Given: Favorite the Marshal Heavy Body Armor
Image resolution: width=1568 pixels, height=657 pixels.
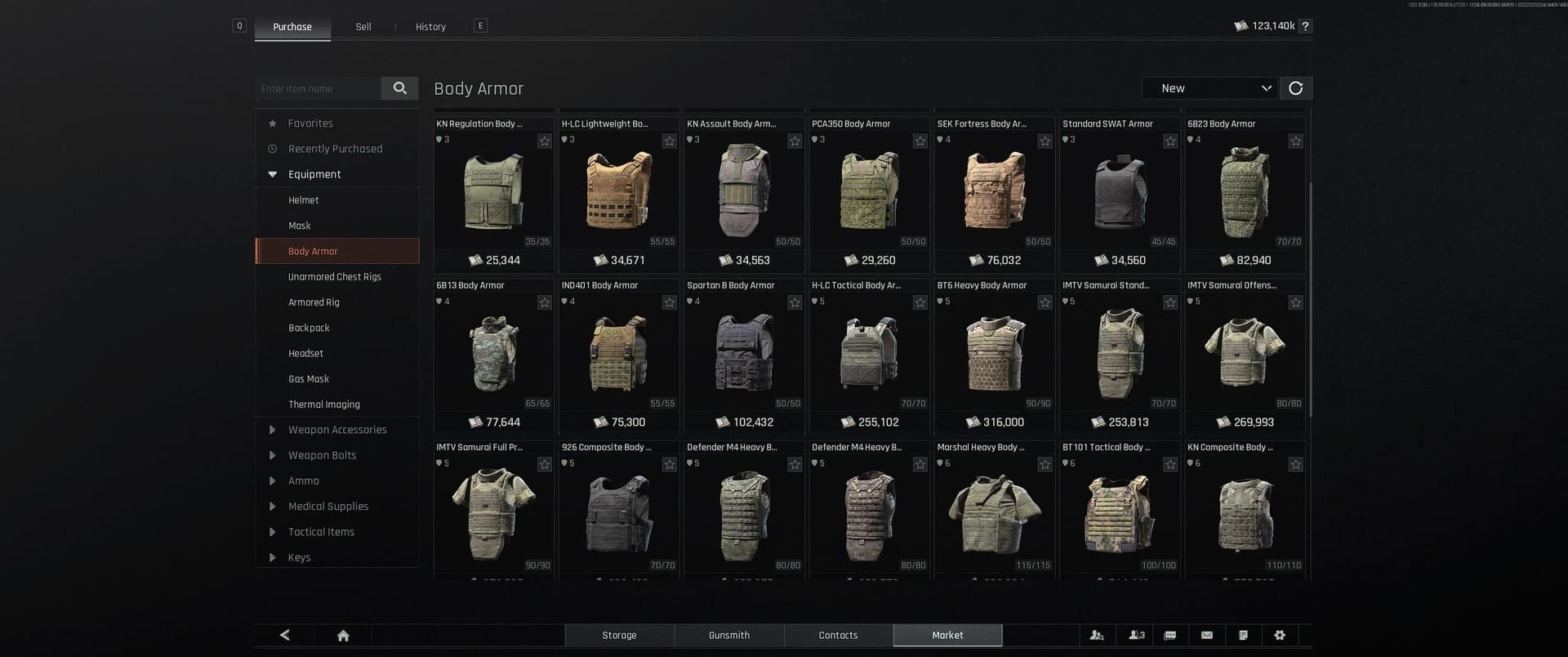Looking at the screenshot, I should (x=1045, y=464).
